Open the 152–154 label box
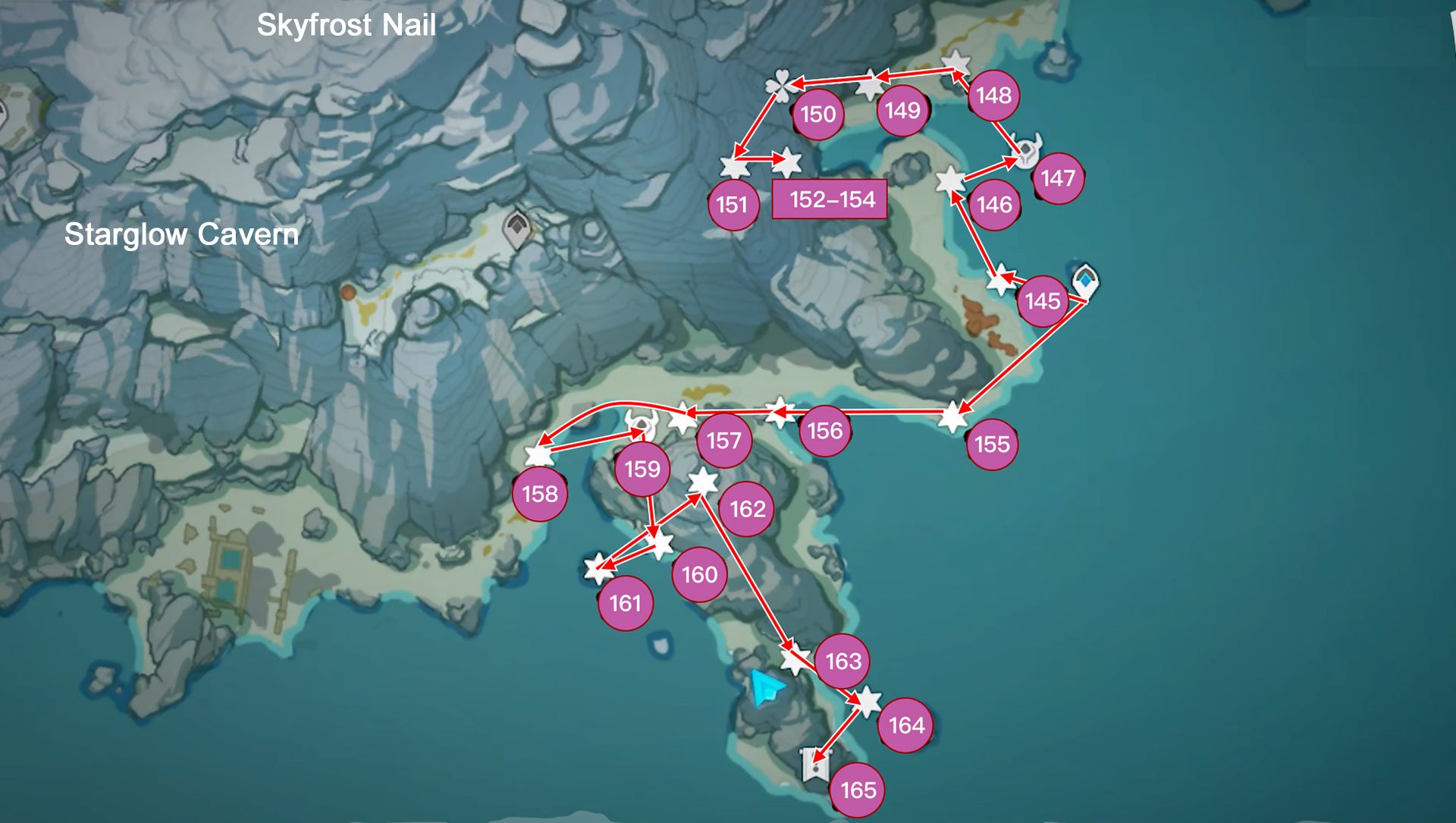Screen dimensions: 1456x823 [830, 199]
